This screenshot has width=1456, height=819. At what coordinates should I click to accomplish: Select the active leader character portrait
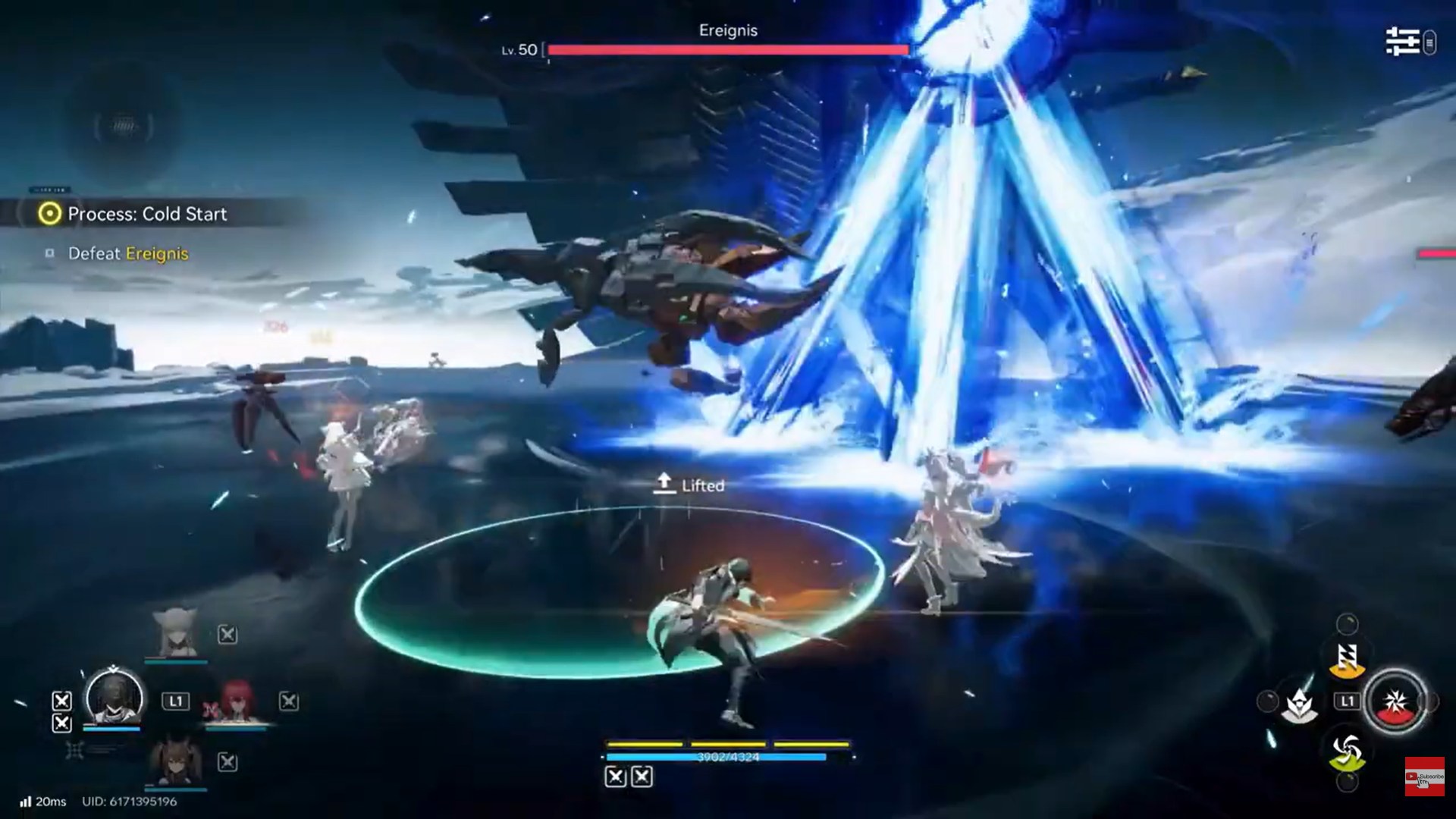113,699
